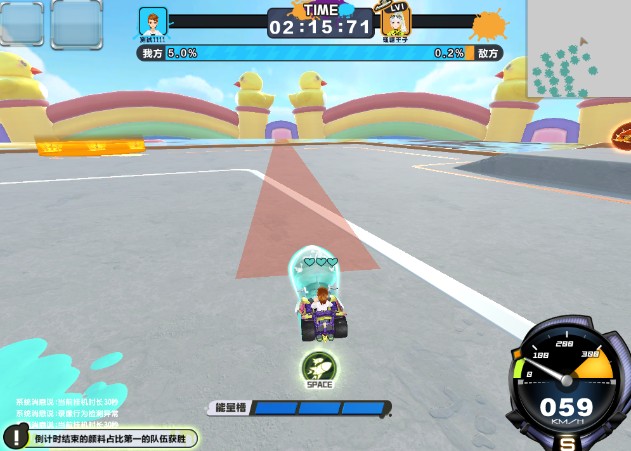
Task: Click the minimap with teal paint splats
Action: click(x=578, y=50)
